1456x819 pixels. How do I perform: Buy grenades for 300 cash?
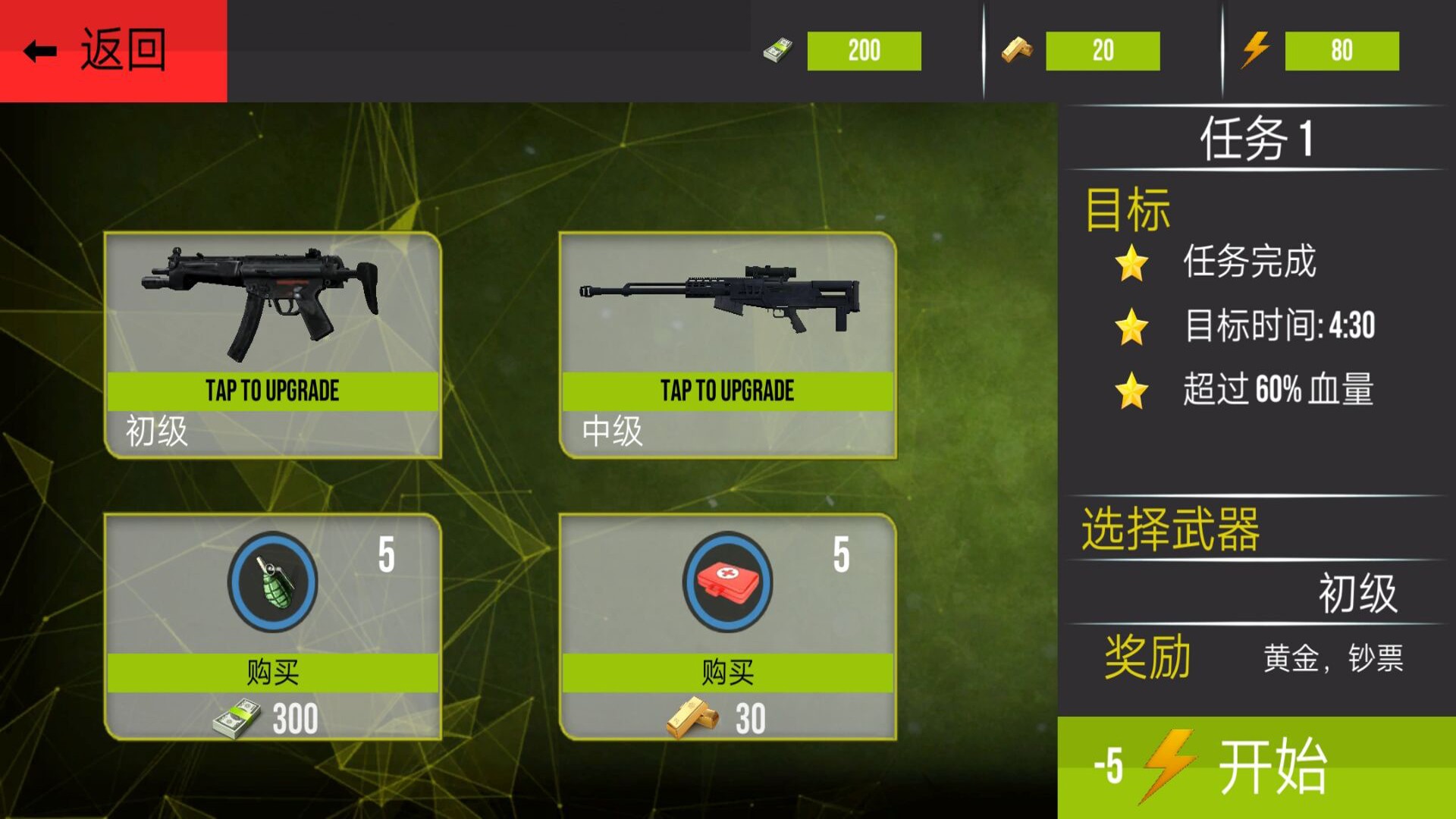click(272, 673)
